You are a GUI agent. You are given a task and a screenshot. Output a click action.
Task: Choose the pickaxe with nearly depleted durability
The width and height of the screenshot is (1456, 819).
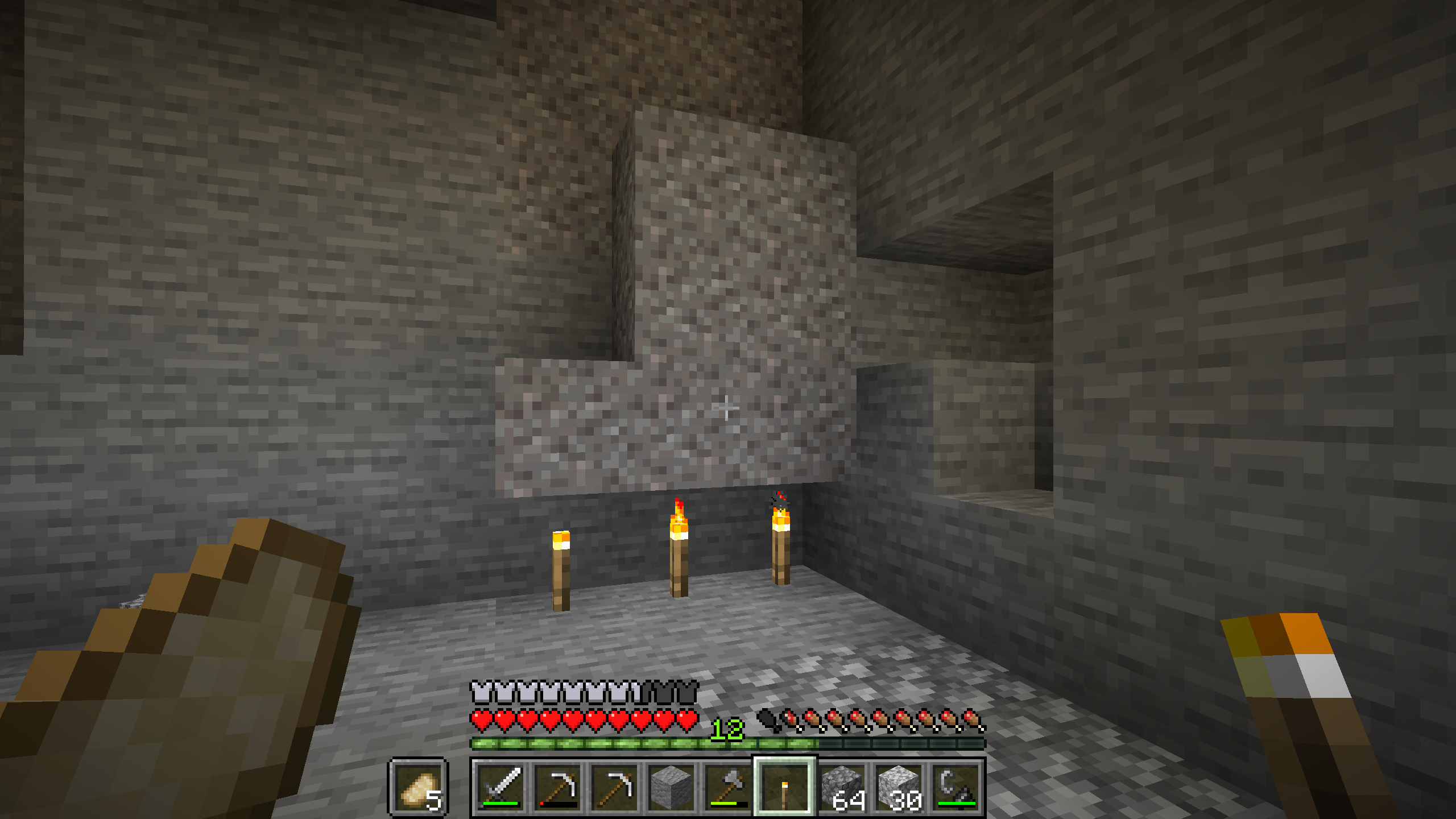[557, 787]
